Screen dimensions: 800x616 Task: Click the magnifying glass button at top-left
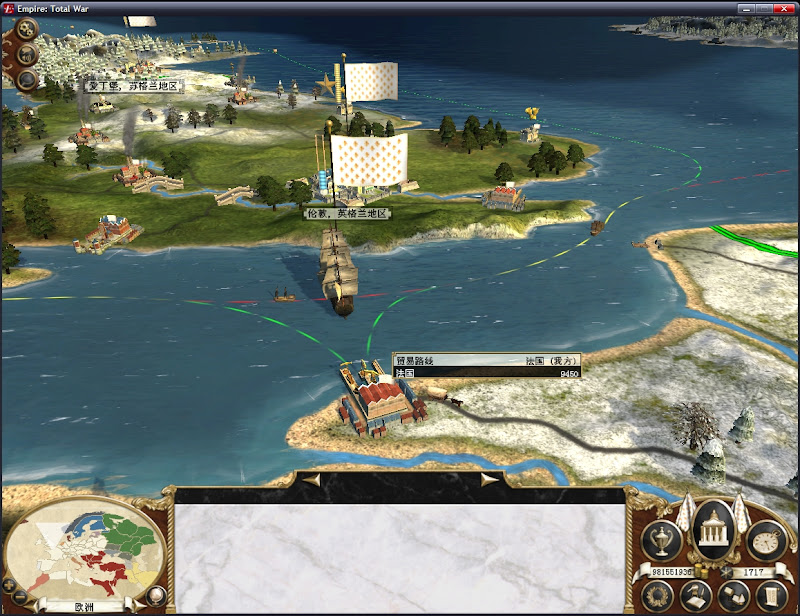coord(27,78)
